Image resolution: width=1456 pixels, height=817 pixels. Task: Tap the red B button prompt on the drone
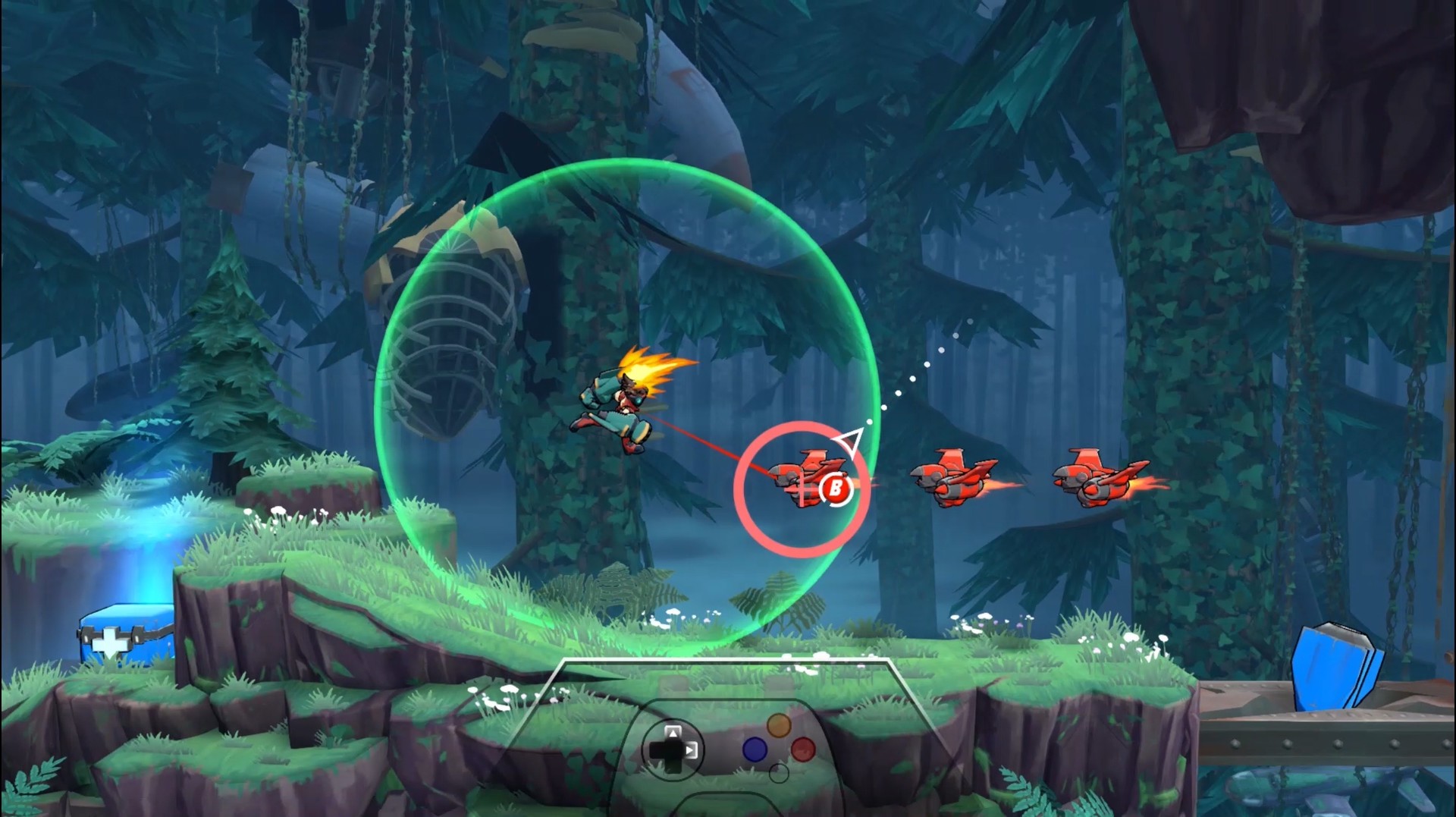coord(834,490)
